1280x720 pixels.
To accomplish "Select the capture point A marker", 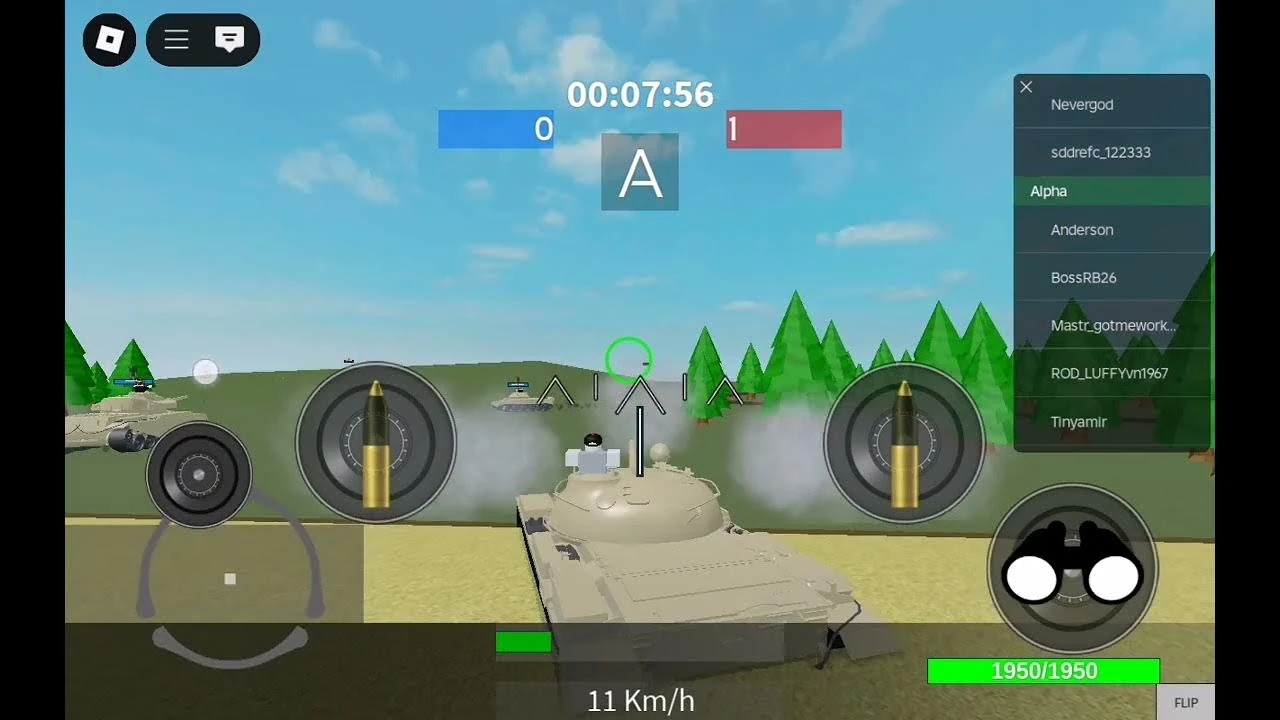I will click(639, 172).
